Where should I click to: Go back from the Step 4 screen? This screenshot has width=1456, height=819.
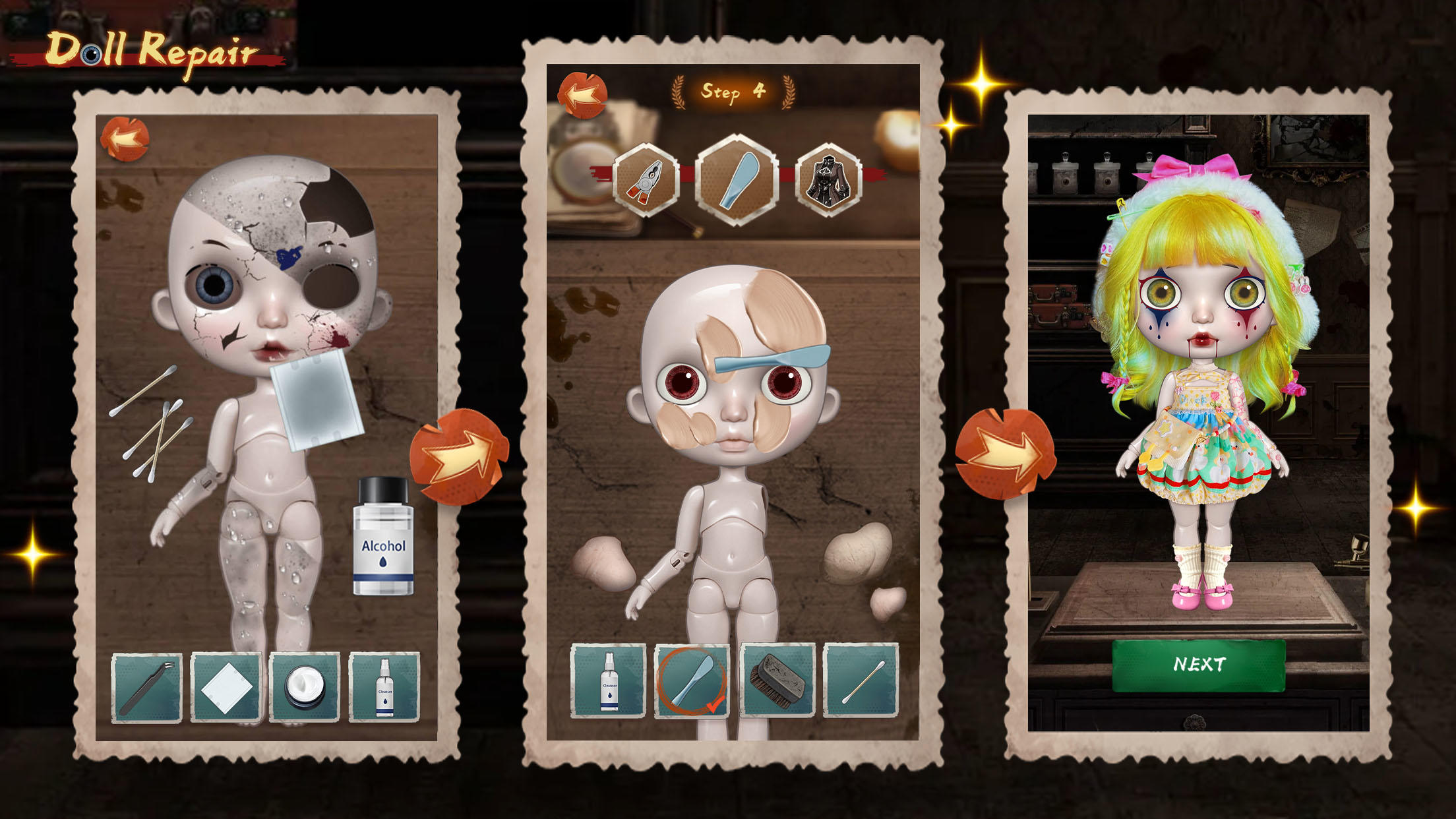tap(583, 94)
